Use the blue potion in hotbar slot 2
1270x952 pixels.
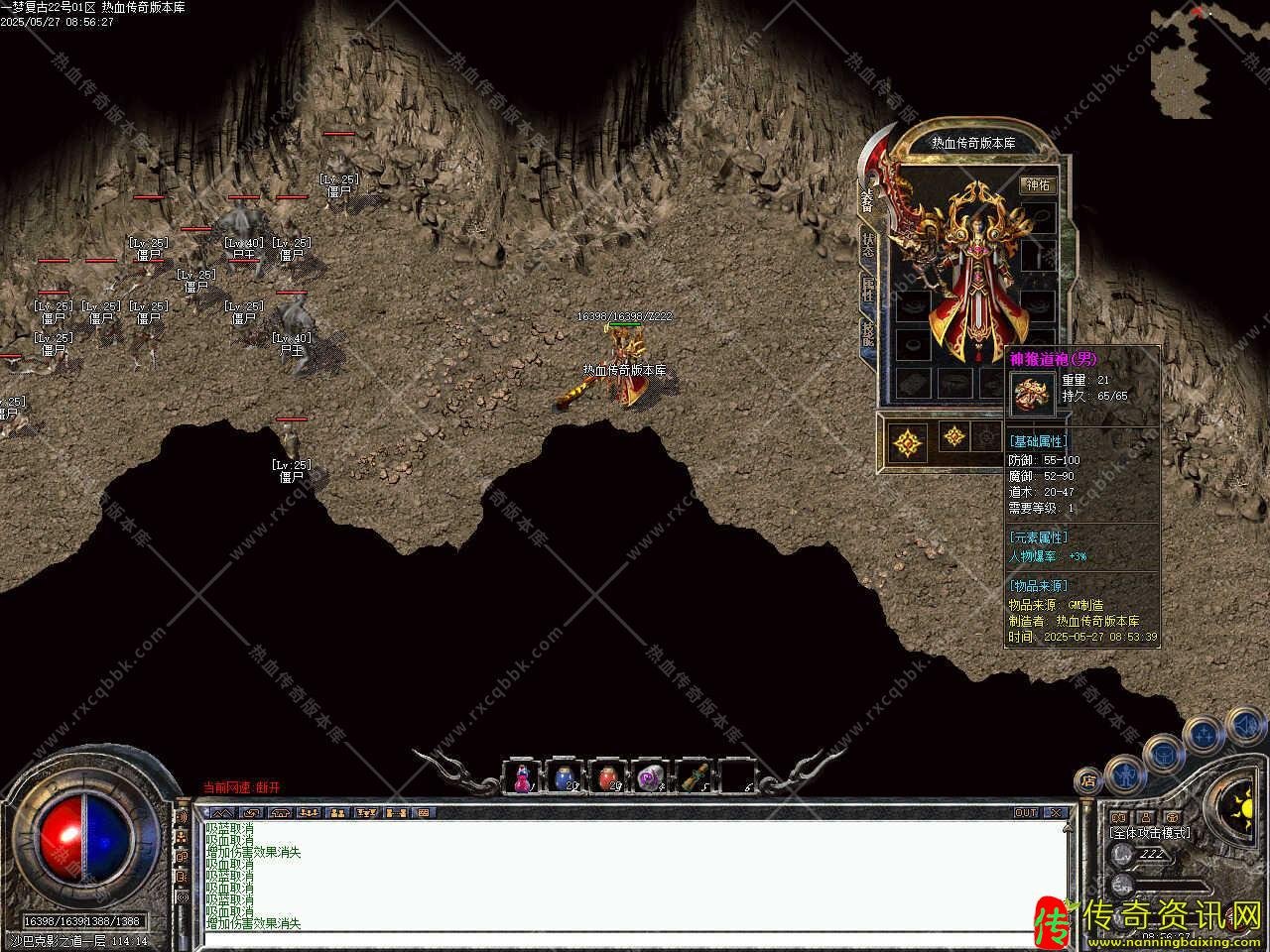coord(565,777)
